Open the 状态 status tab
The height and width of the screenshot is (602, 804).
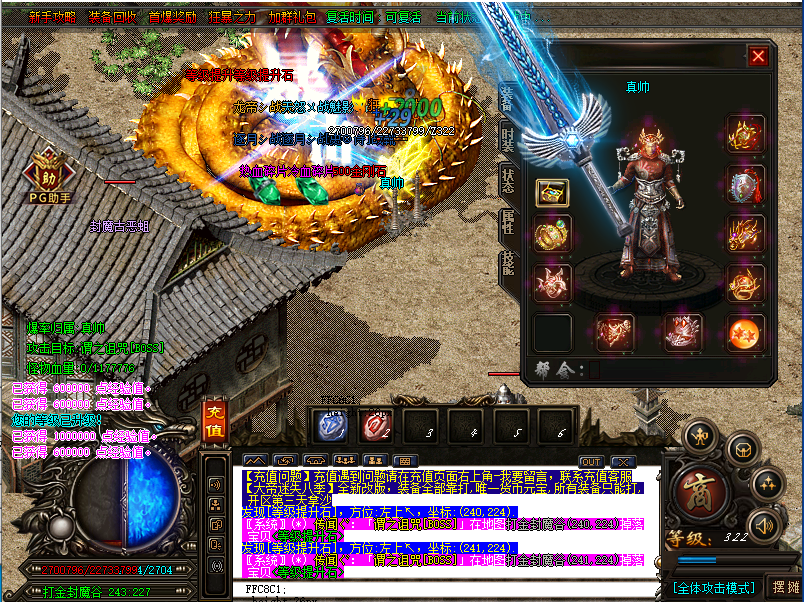(508, 183)
